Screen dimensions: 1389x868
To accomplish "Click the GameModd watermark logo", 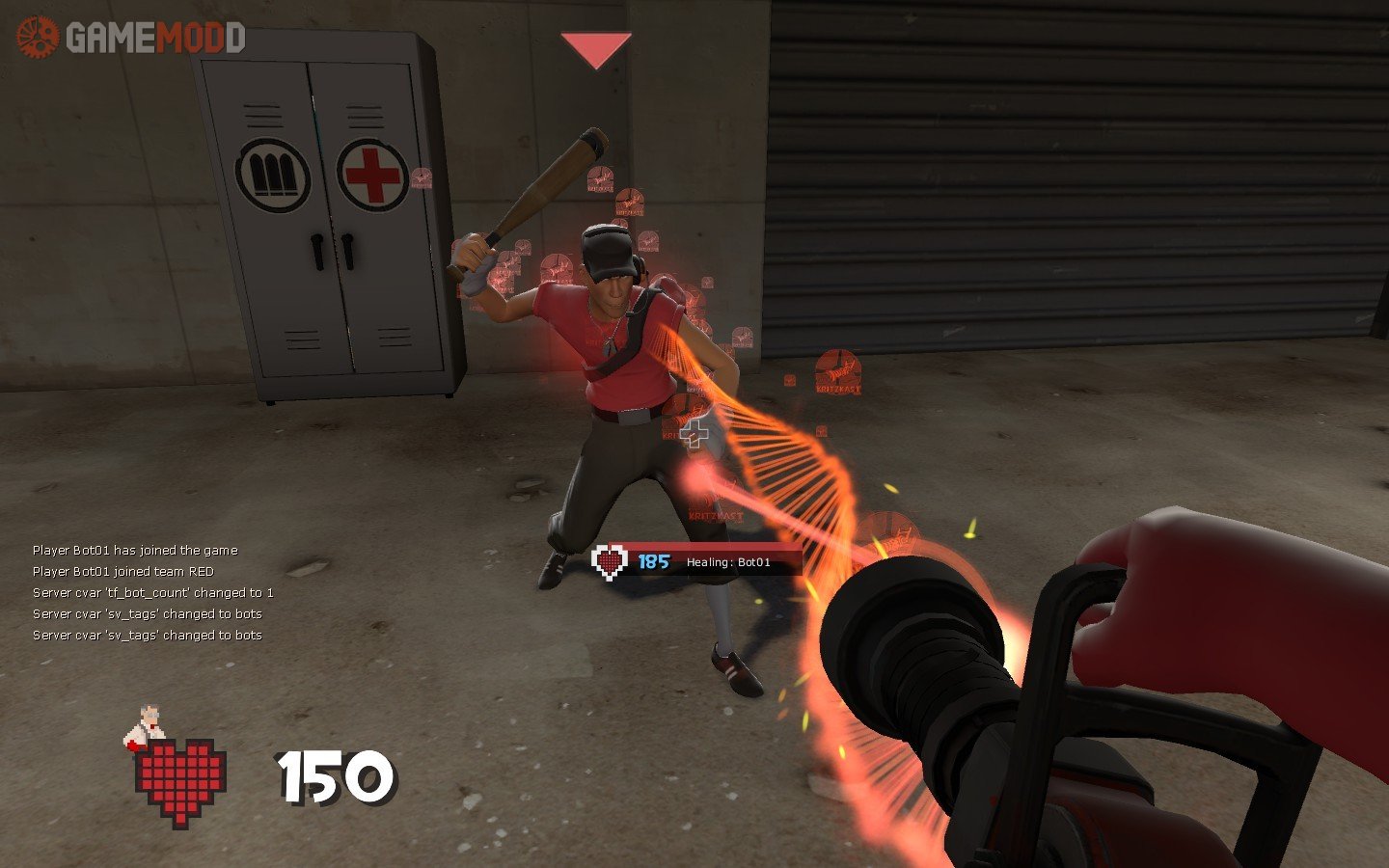I will pos(131,38).
